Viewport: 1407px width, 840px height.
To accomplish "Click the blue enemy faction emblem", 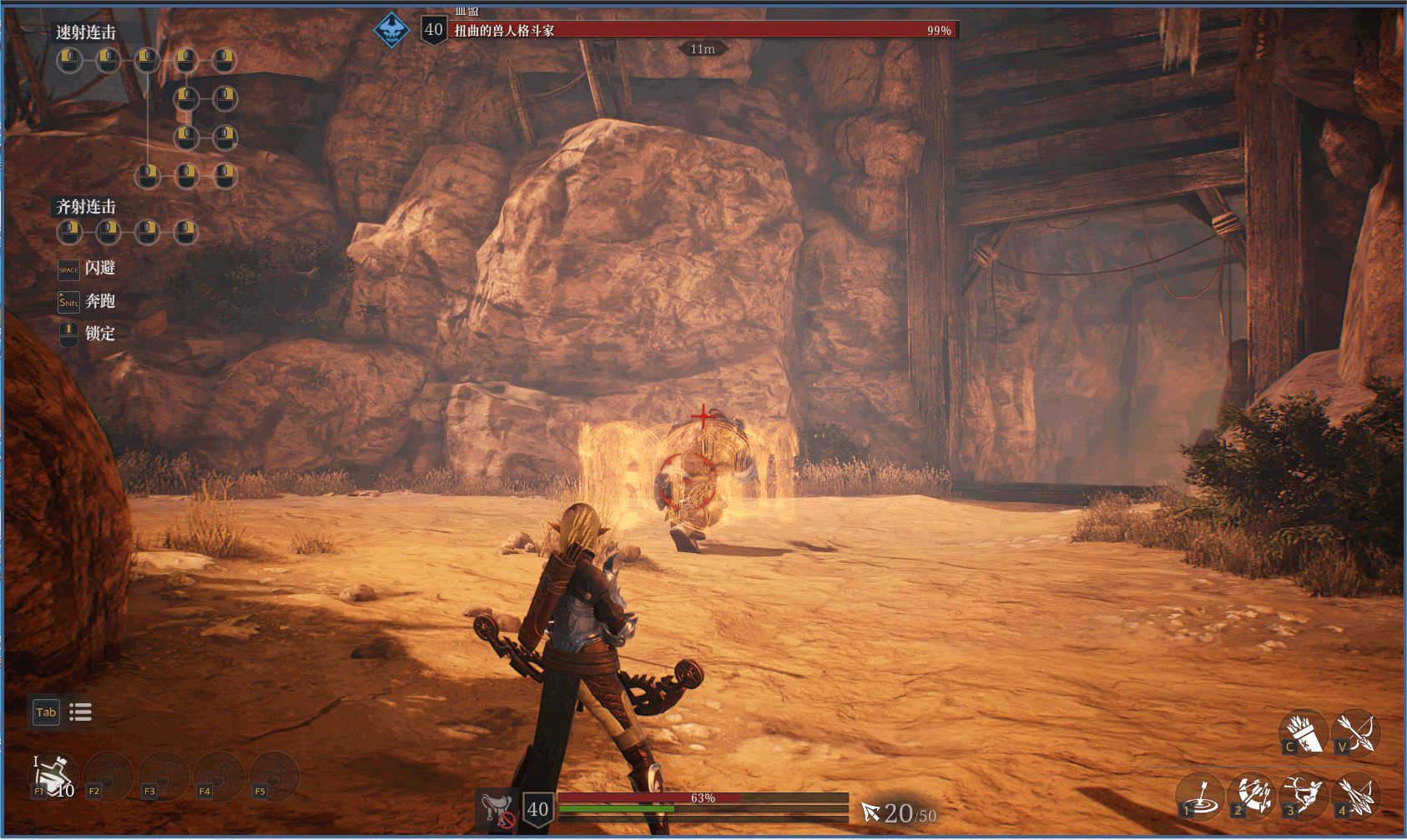I will (x=391, y=31).
